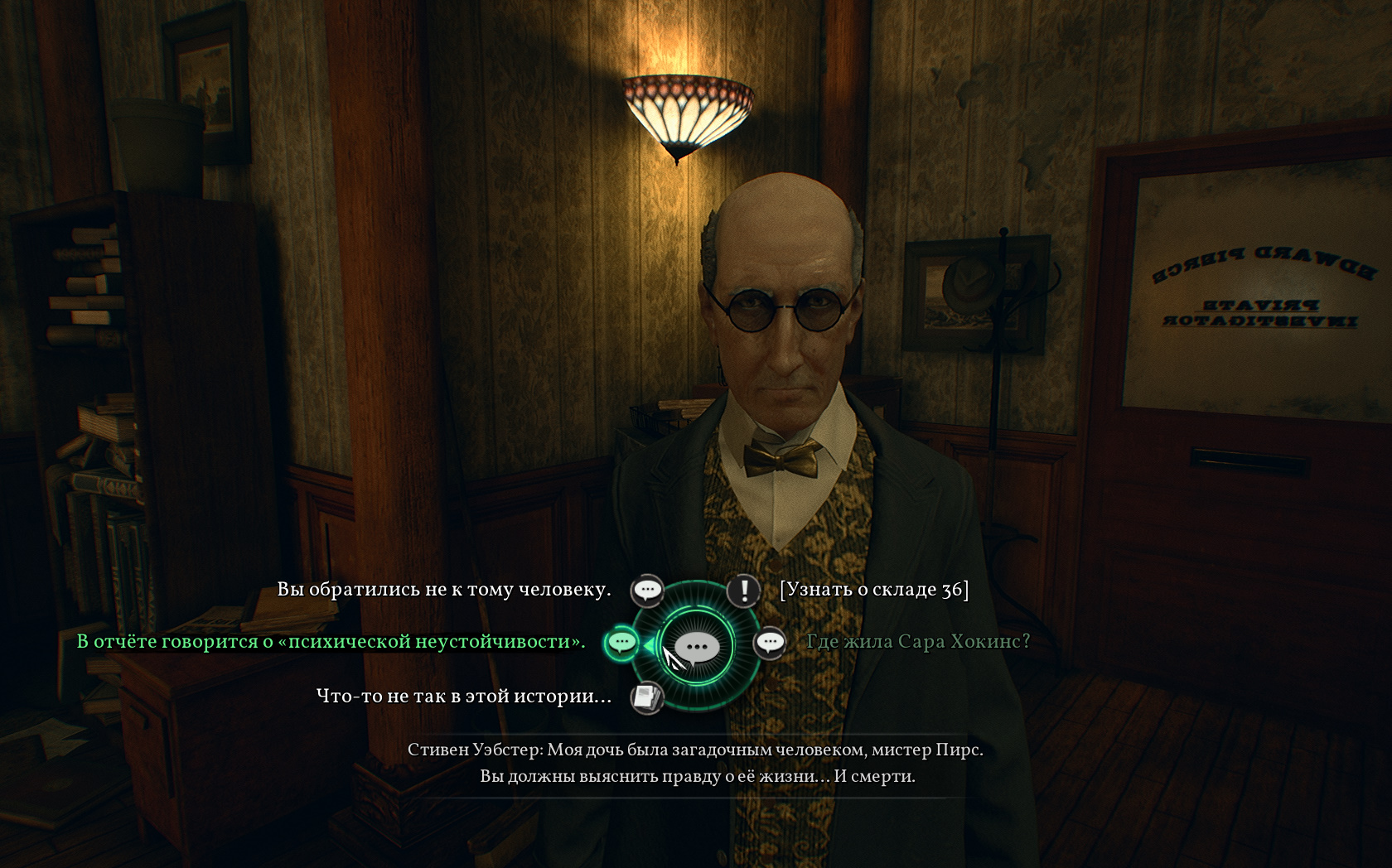Select the document icon on dialogue wheel
Screen dimensions: 1392x868
pos(646,697)
